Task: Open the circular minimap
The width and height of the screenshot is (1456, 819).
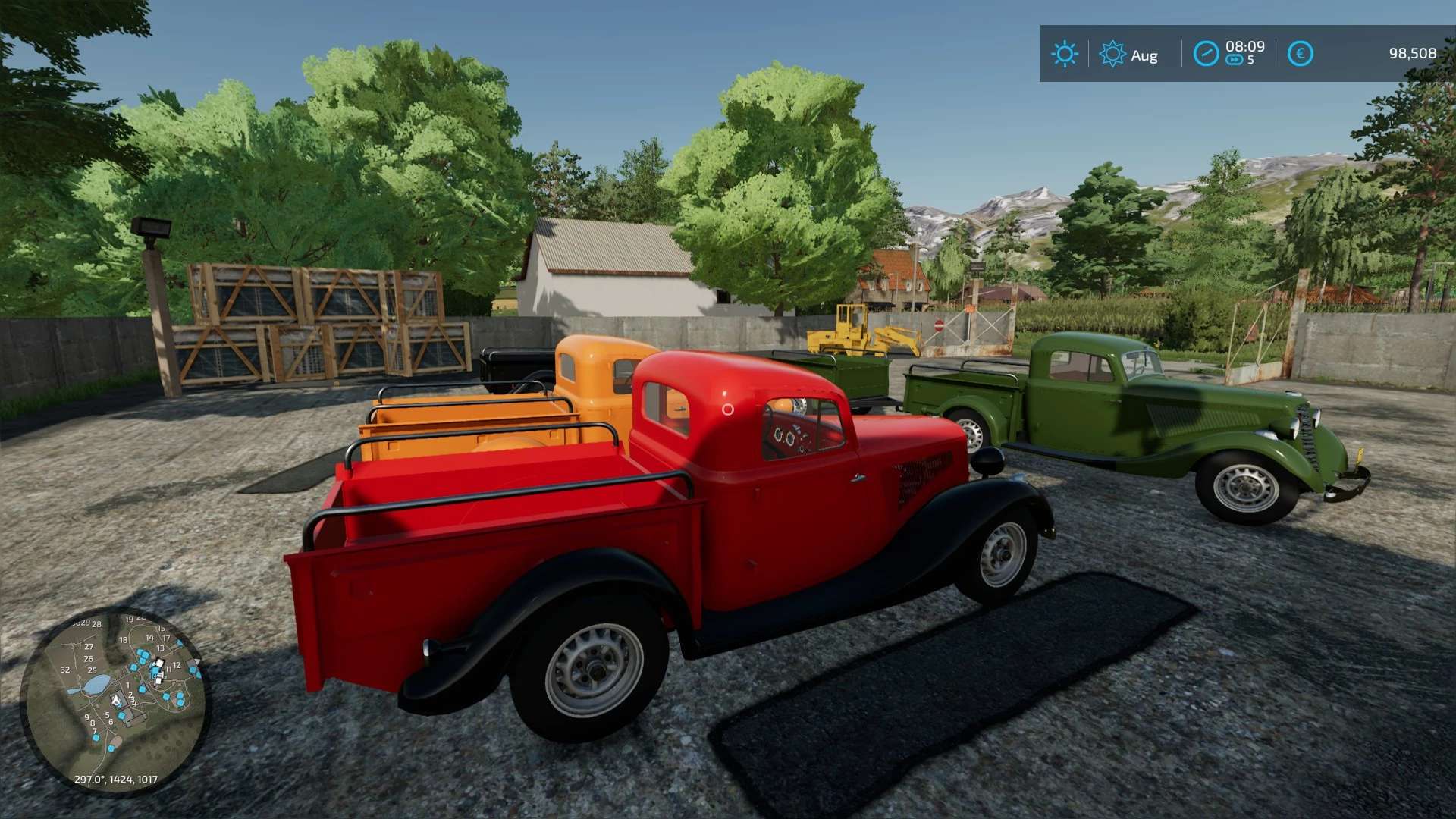Action: 115,700
